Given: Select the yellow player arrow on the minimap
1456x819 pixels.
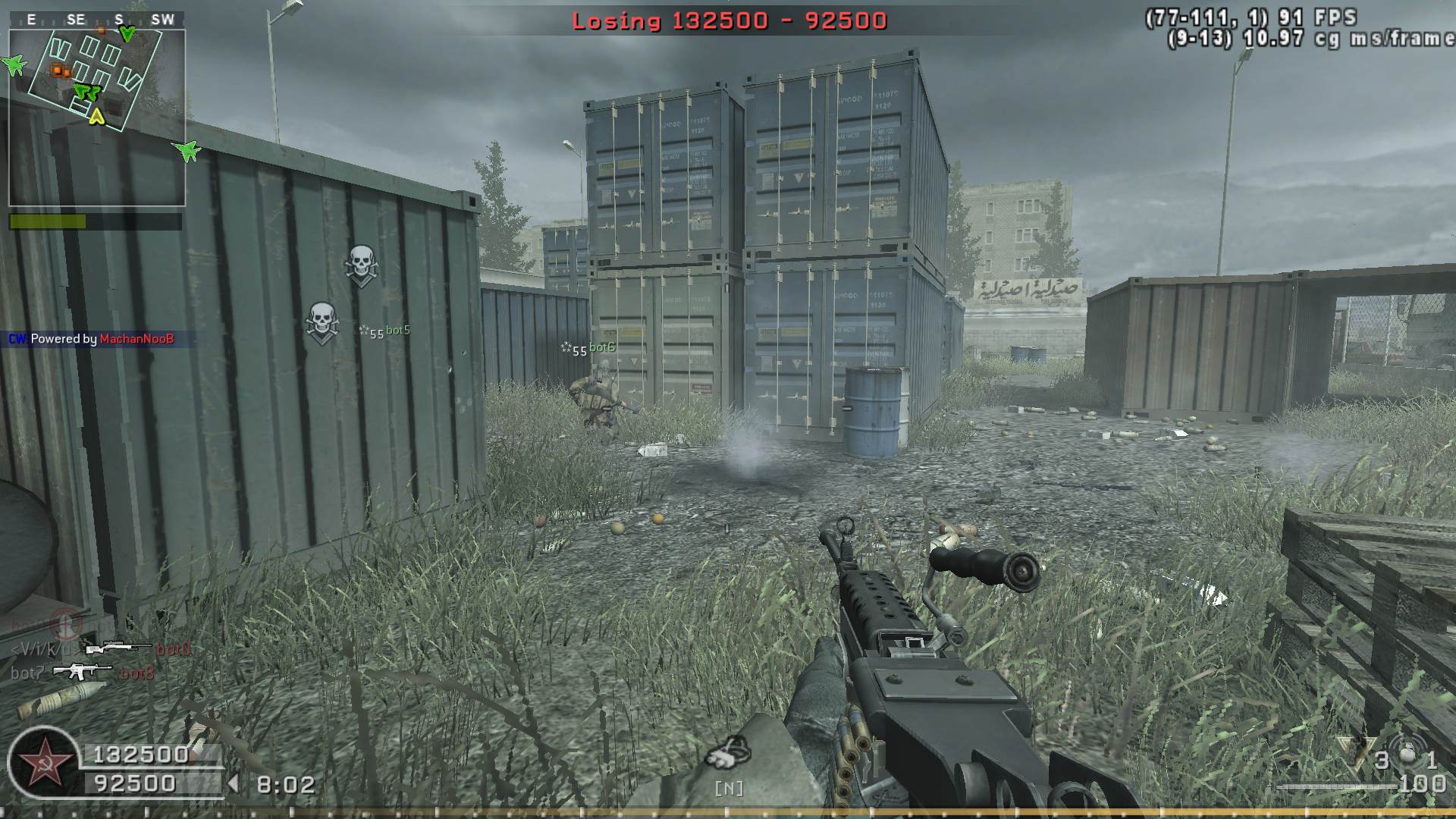Looking at the screenshot, I should point(96,116).
